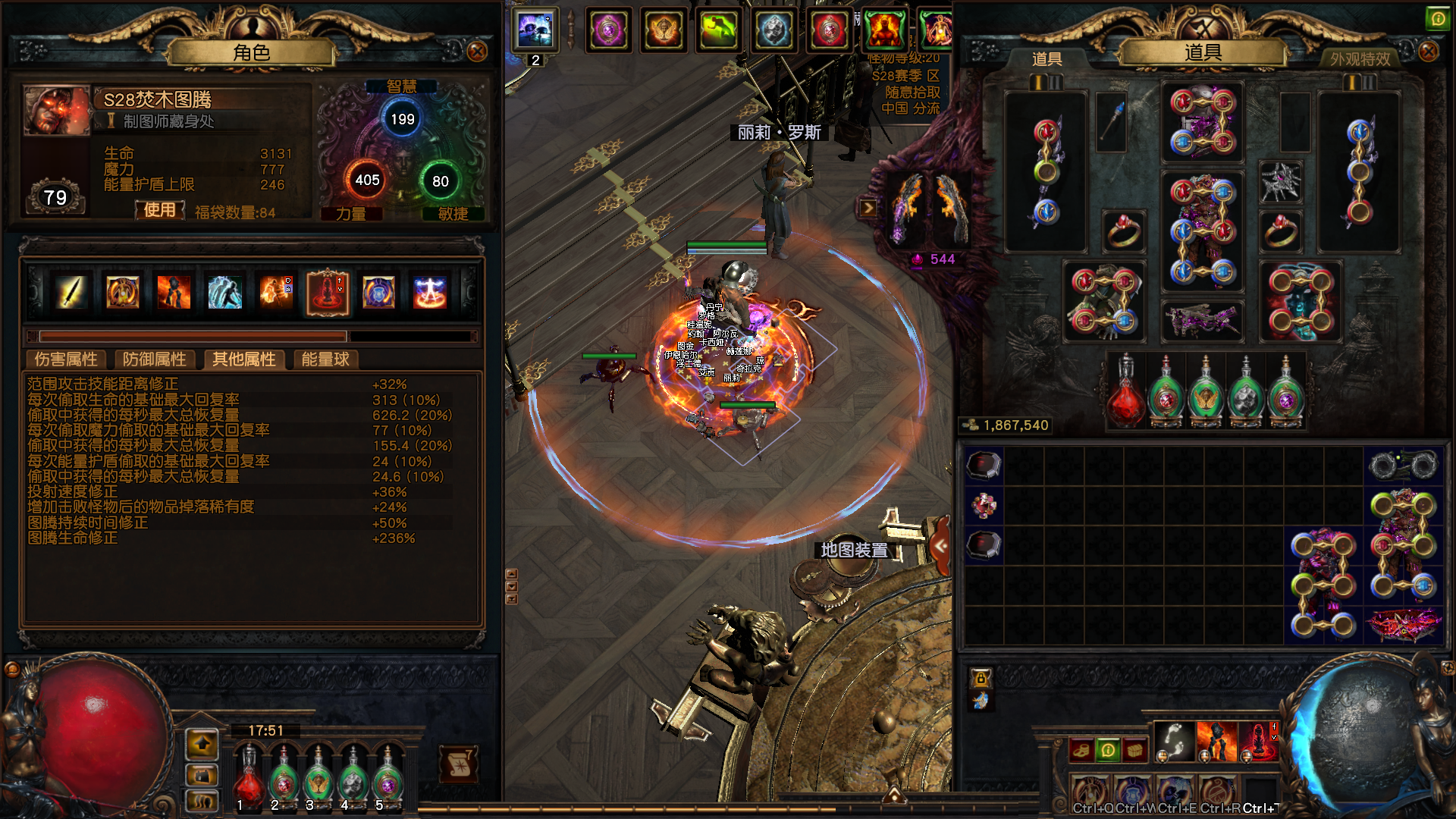Close the inventory panel
The image size is (1456, 819).
1428,52
